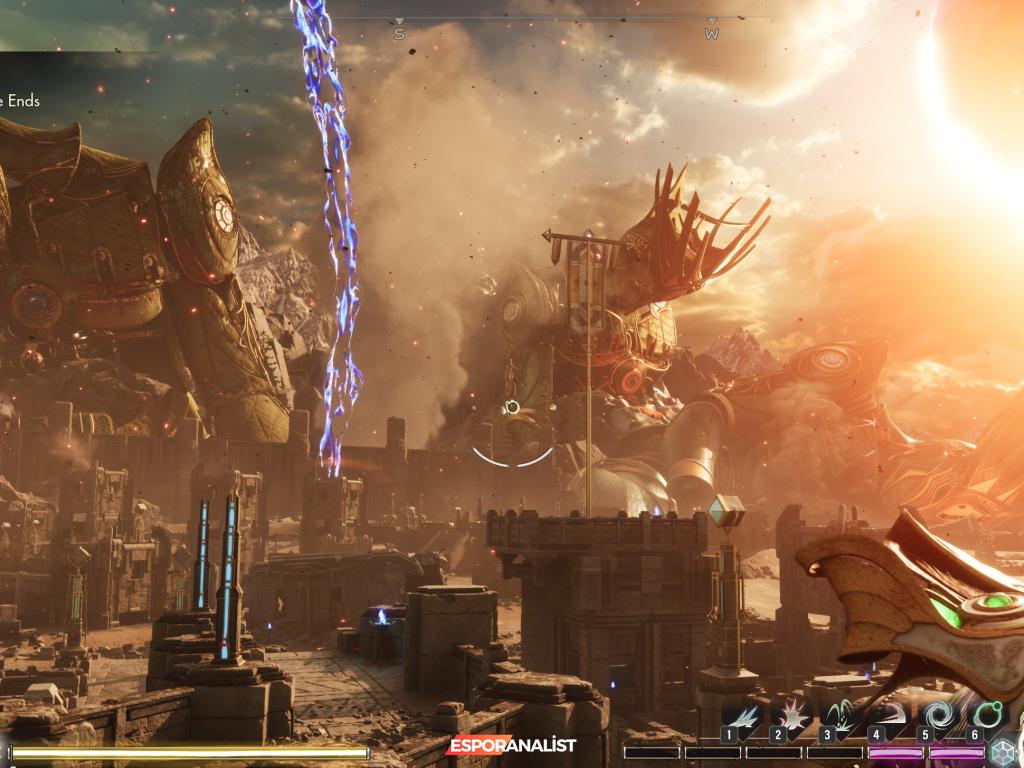Cast the green sprouting plant spell
The width and height of the screenshot is (1024, 768).
tap(841, 716)
